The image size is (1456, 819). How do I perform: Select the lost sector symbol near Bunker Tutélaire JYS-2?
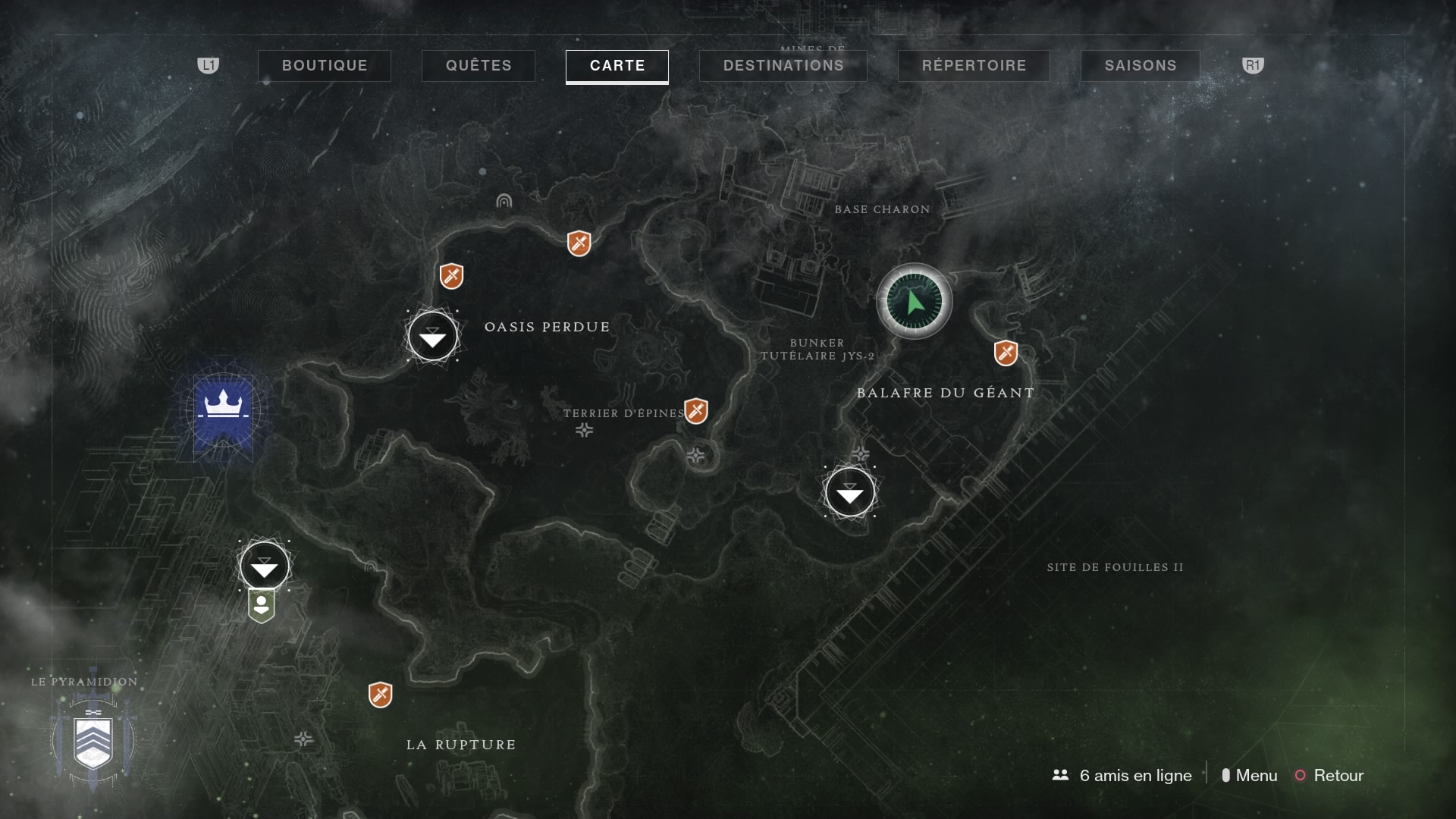[861, 455]
